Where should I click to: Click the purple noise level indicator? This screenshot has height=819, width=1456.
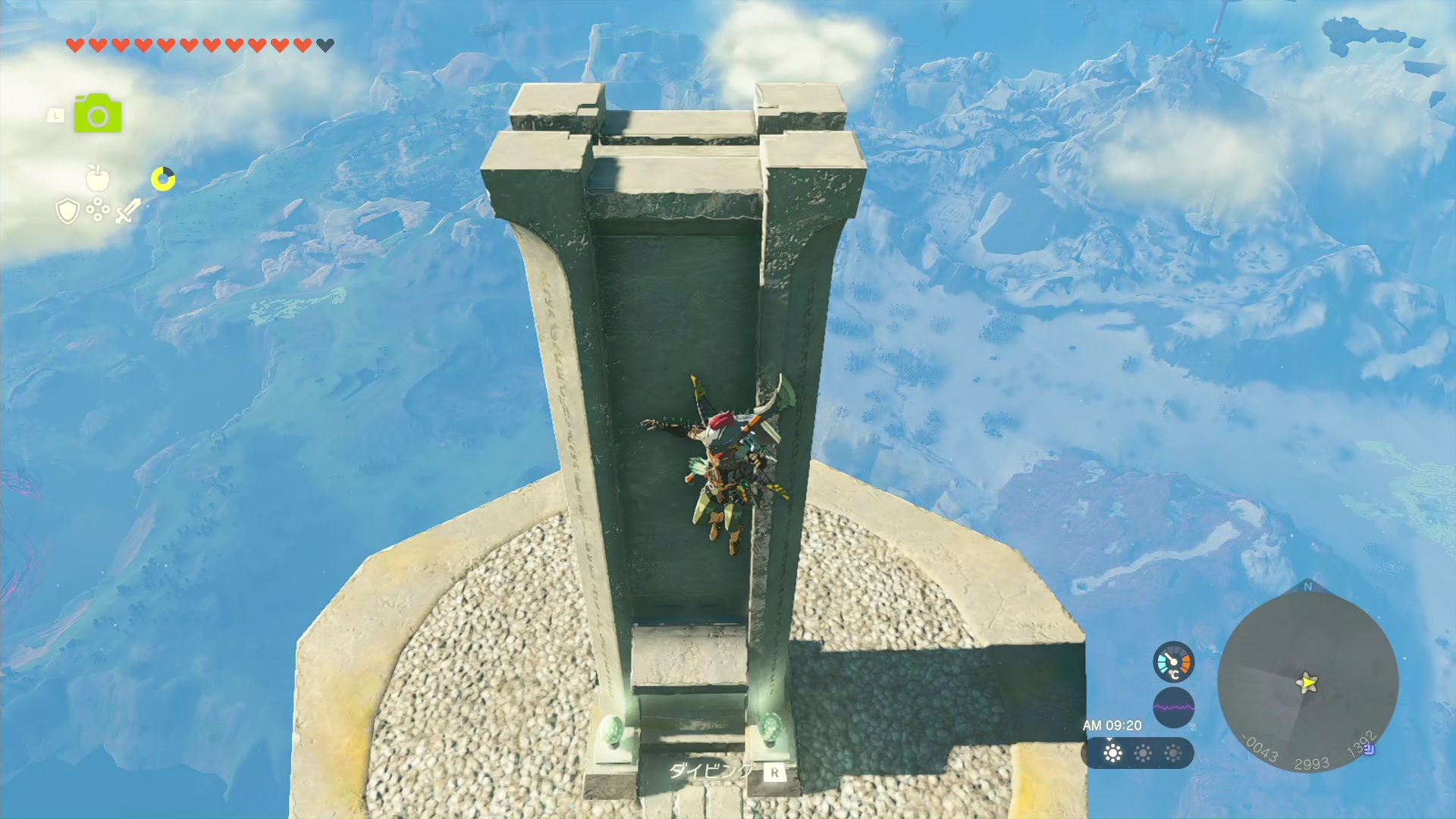coord(1173,708)
